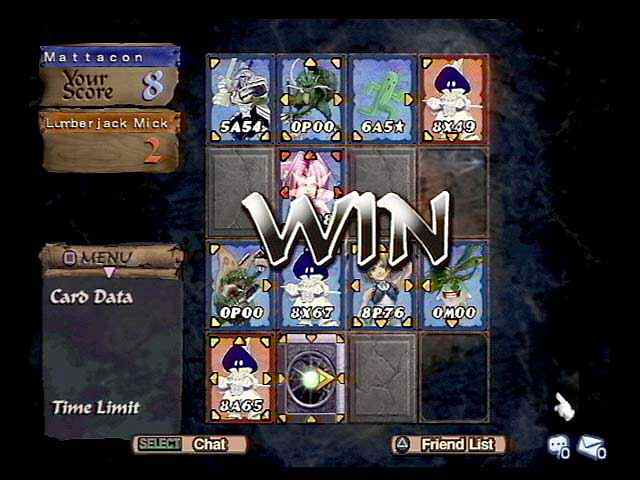The image size is (640, 480).
Task: Open the Friend List
Action: pos(449,444)
